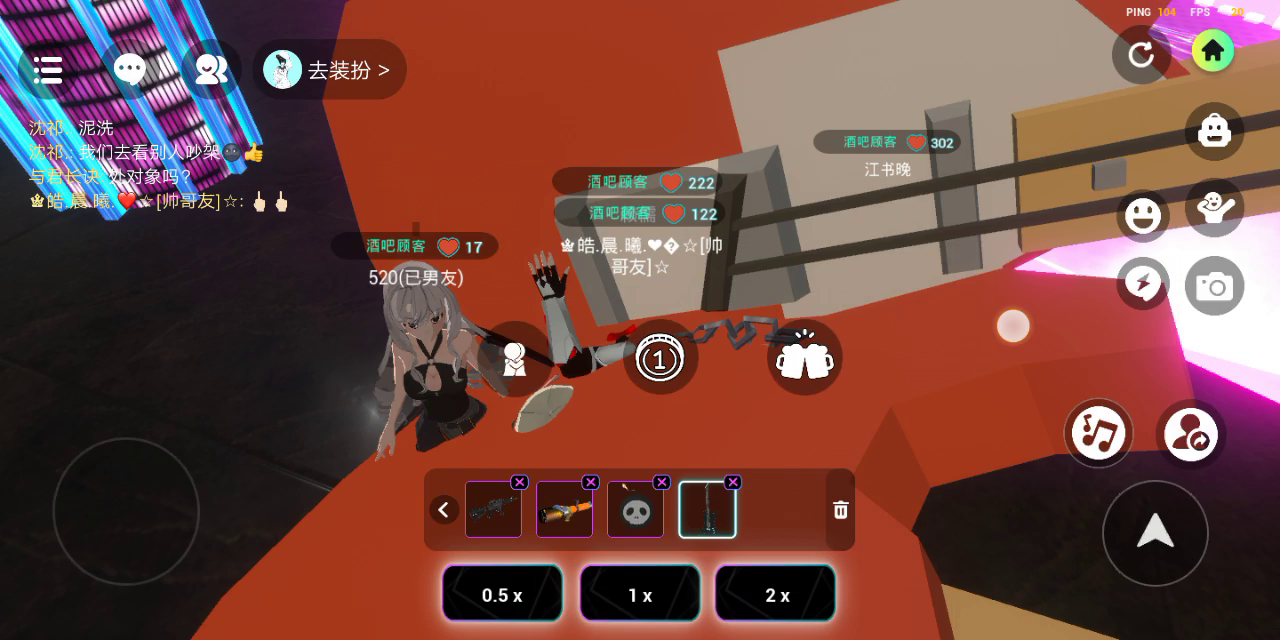Delete item with the trash can button
Screen dimensions: 1280x640
pyautogui.click(x=841, y=510)
